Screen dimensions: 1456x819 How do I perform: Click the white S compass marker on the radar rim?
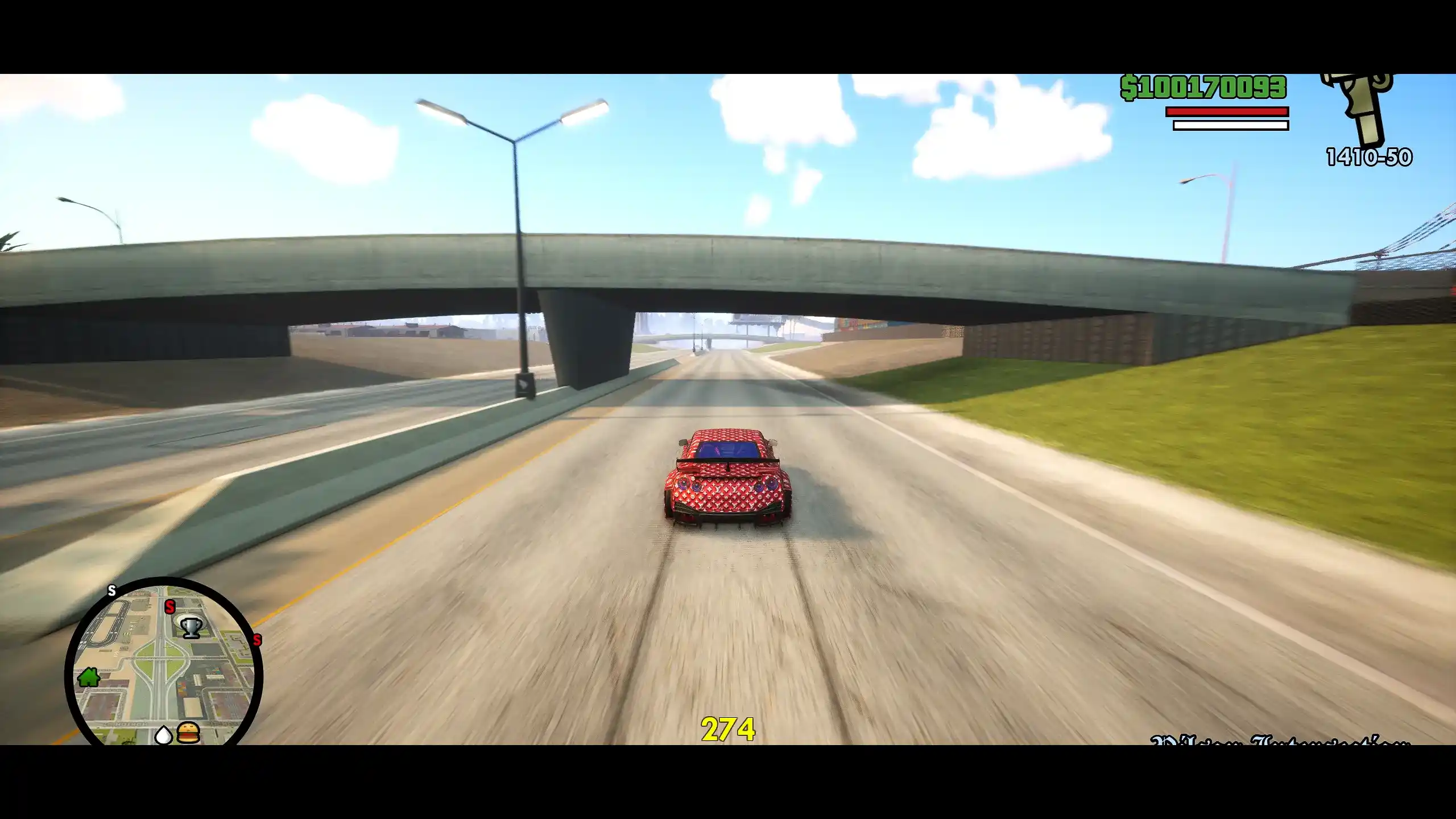[x=111, y=591]
